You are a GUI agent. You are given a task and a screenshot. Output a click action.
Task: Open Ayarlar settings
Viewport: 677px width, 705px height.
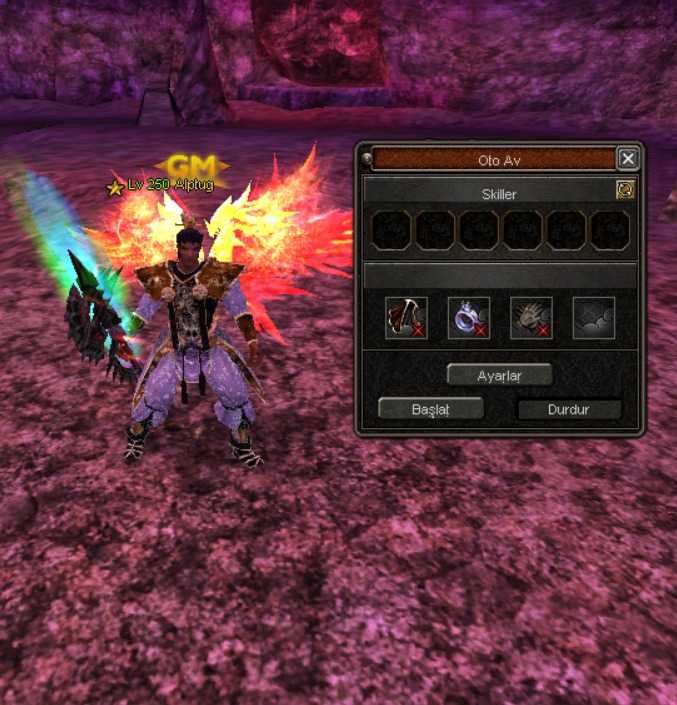click(x=499, y=375)
